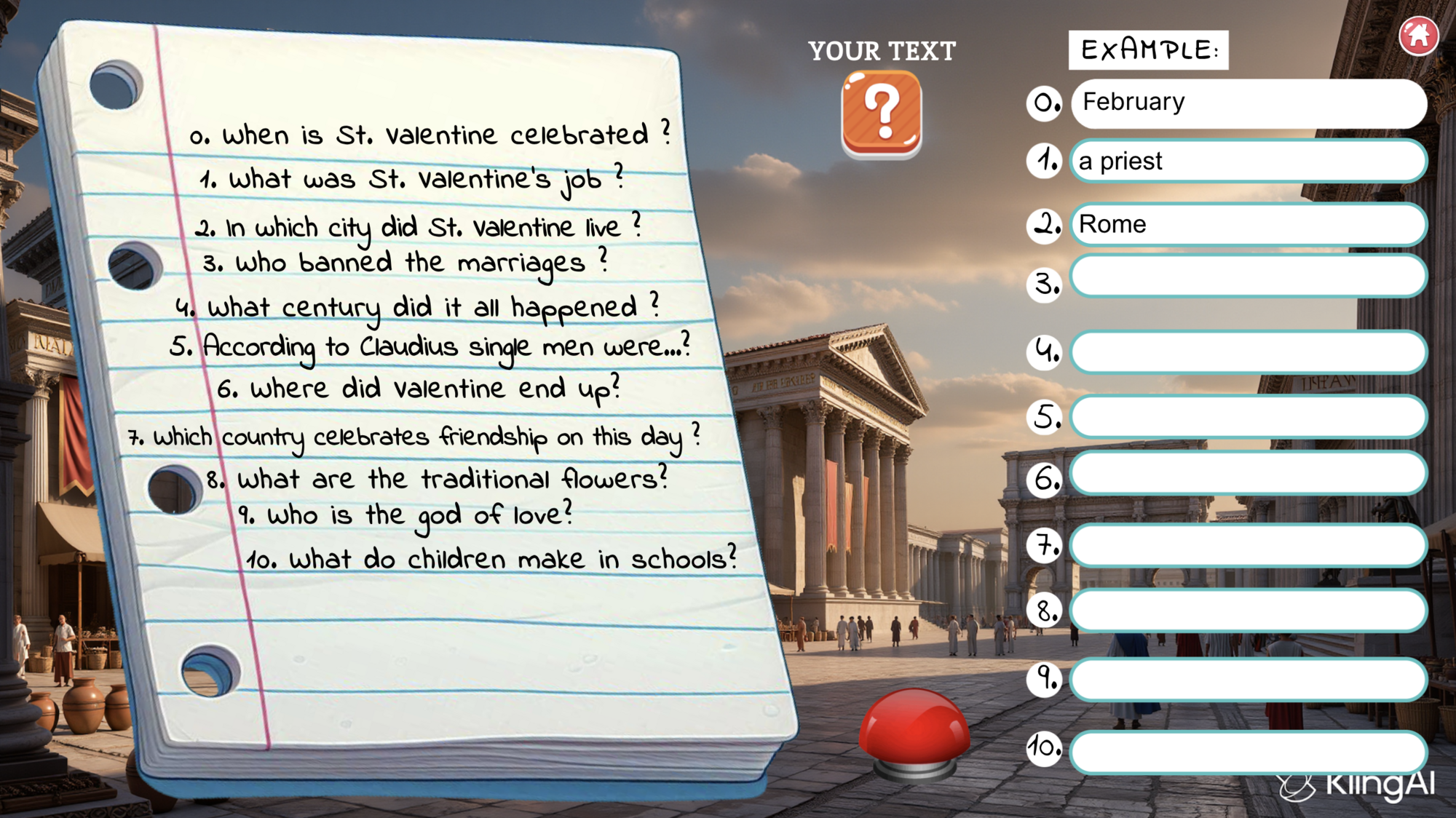Image resolution: width=1456 pixels, height=818 pixels.
Task: Select the input box for question 7
Action: (x=1248, y=545)
